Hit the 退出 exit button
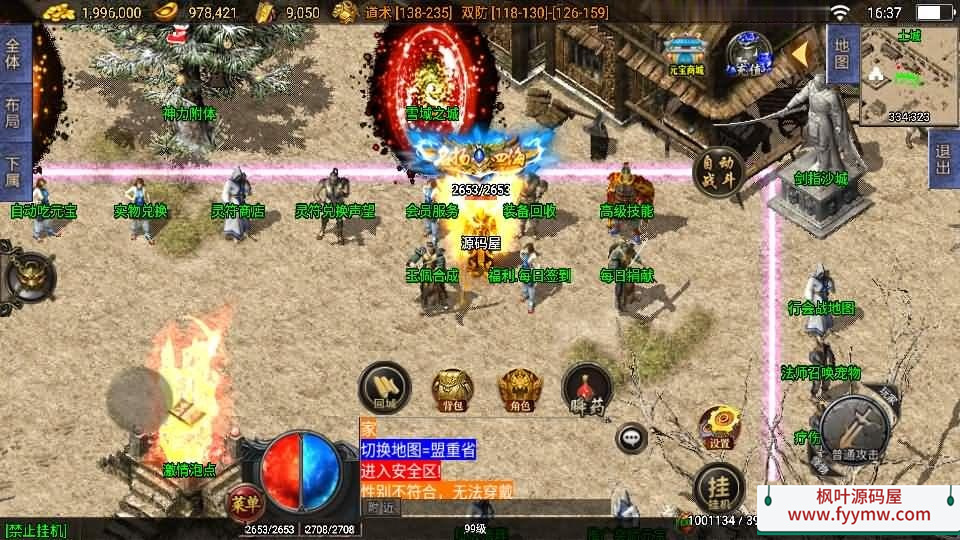Screen dimensions: 960x540 coord(943,158)
